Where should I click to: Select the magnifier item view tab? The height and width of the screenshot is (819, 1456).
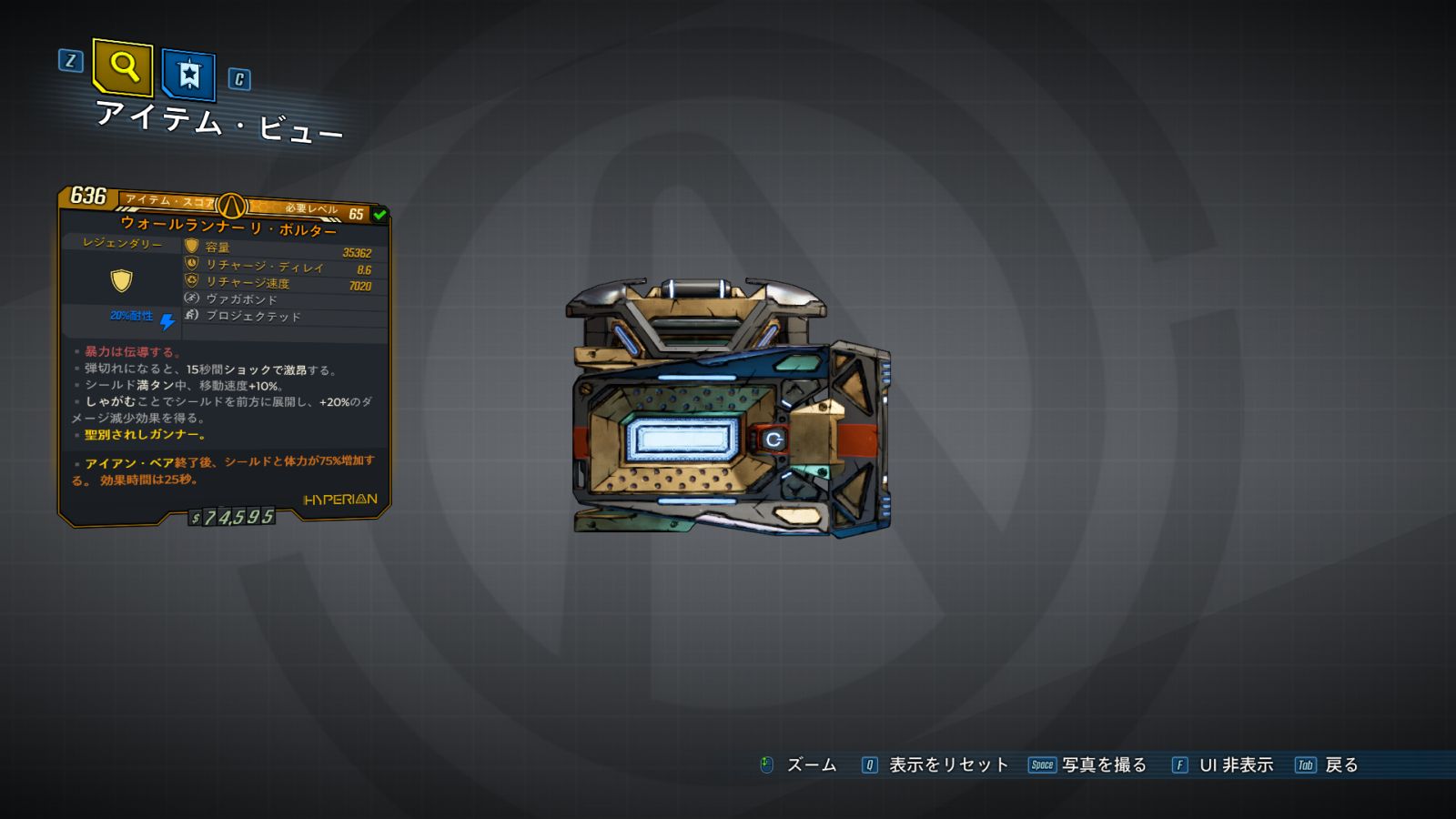123,66
